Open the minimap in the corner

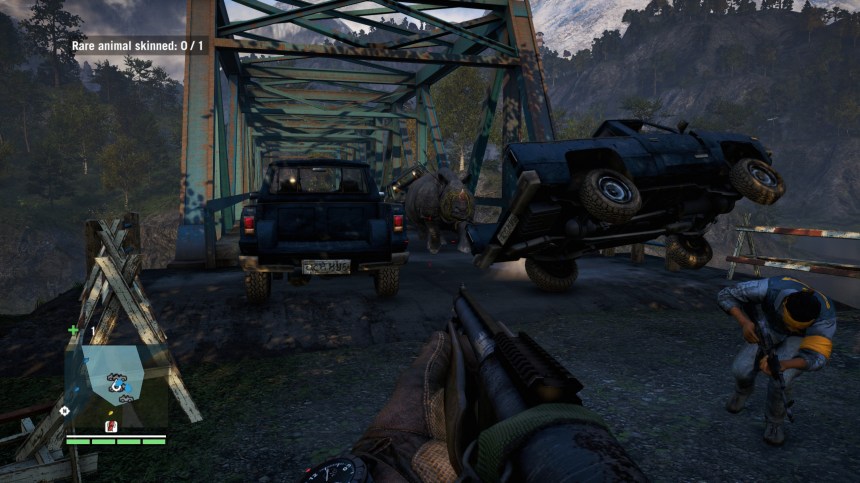(113, 378)
